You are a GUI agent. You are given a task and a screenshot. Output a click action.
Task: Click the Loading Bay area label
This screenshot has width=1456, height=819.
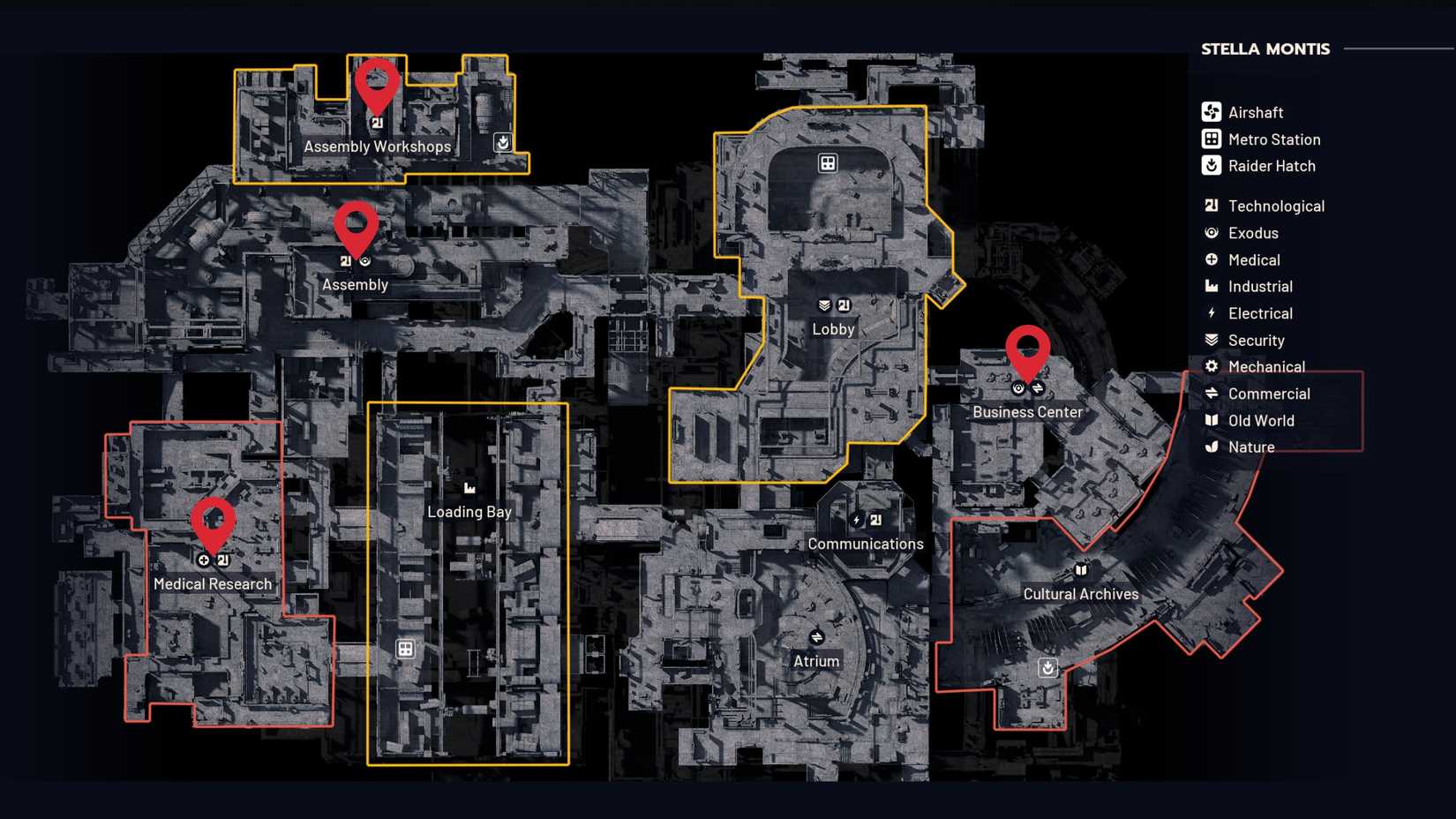[469, 511]
